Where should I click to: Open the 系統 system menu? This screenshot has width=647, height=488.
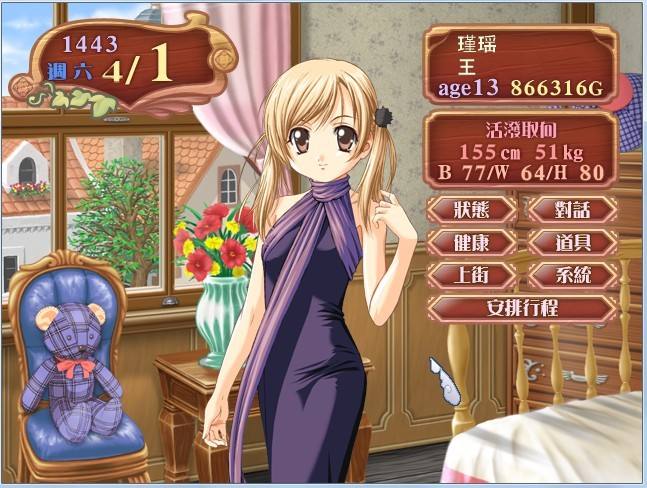[572, 275]
